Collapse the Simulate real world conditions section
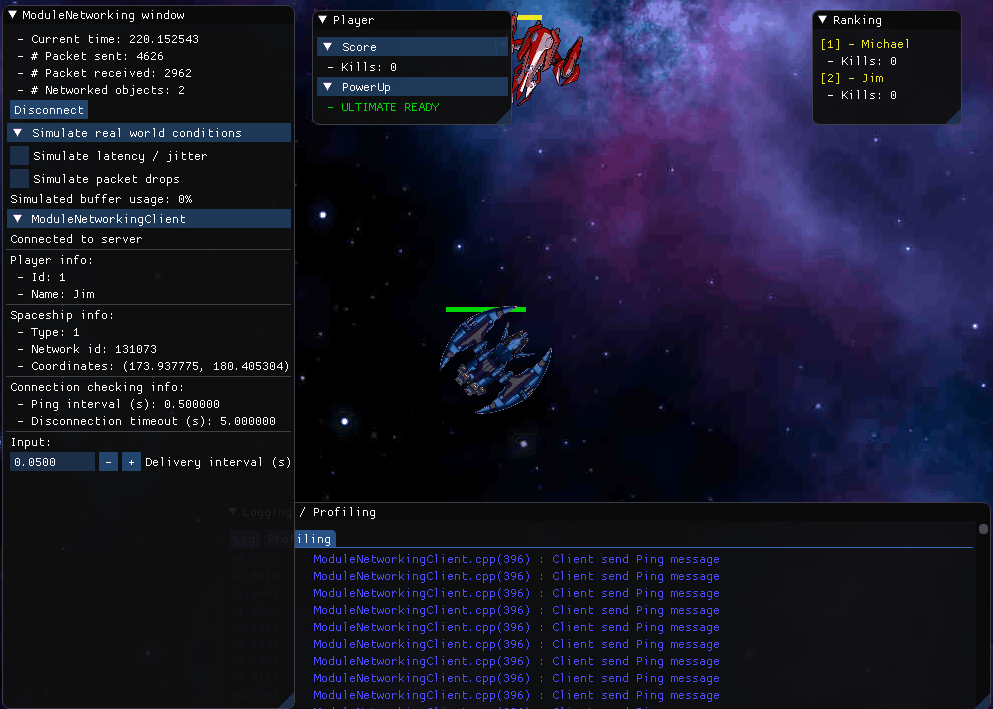 pos(18,133)
